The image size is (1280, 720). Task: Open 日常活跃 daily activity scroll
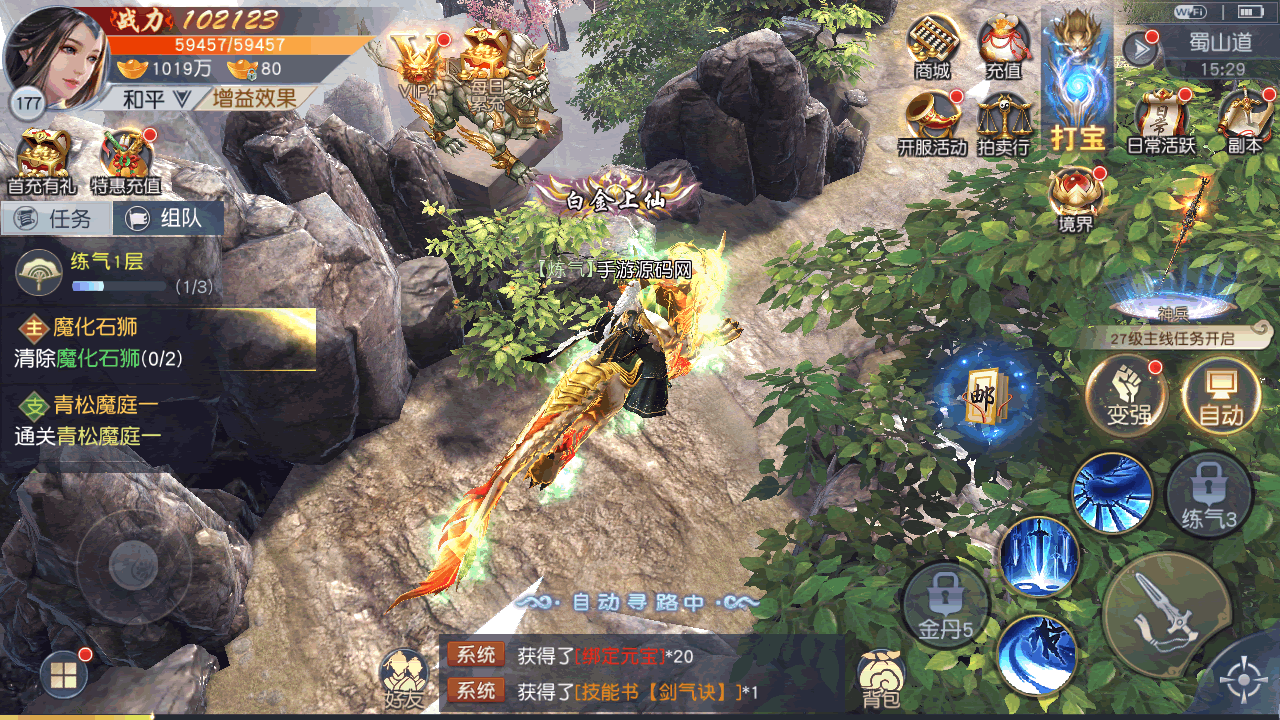point(1161,120)
